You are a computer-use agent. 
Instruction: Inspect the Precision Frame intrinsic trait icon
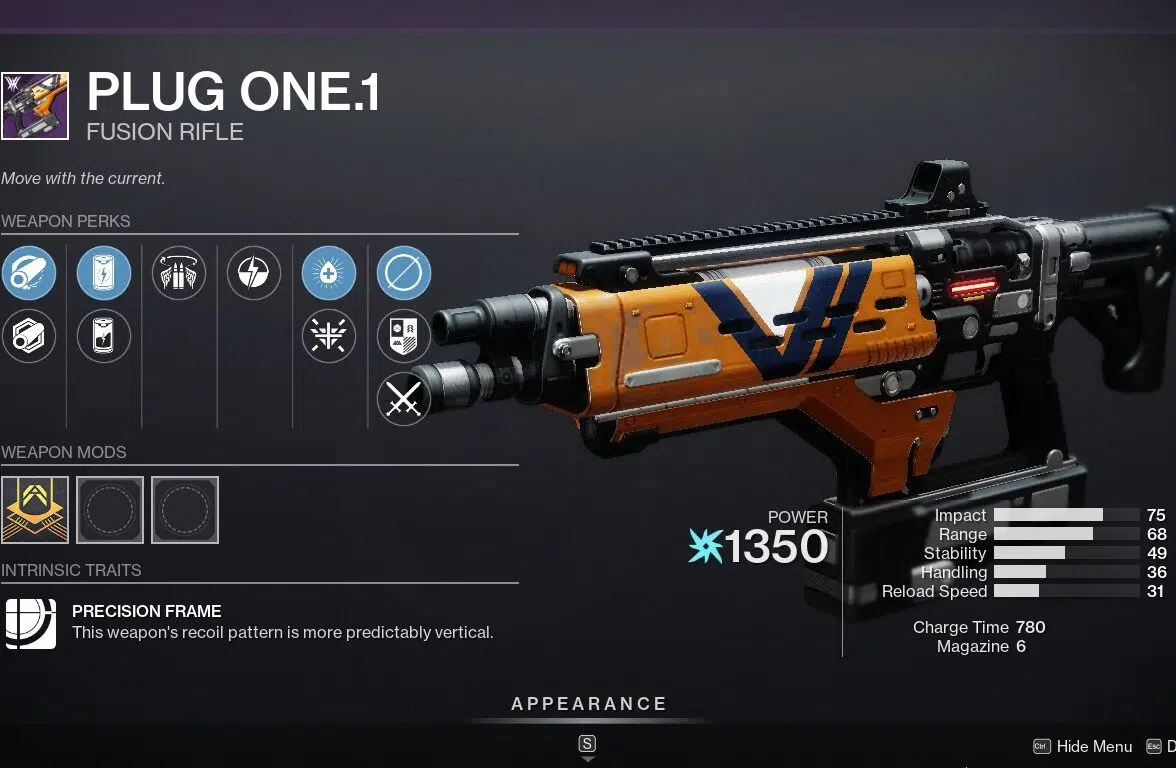(30, 622)
